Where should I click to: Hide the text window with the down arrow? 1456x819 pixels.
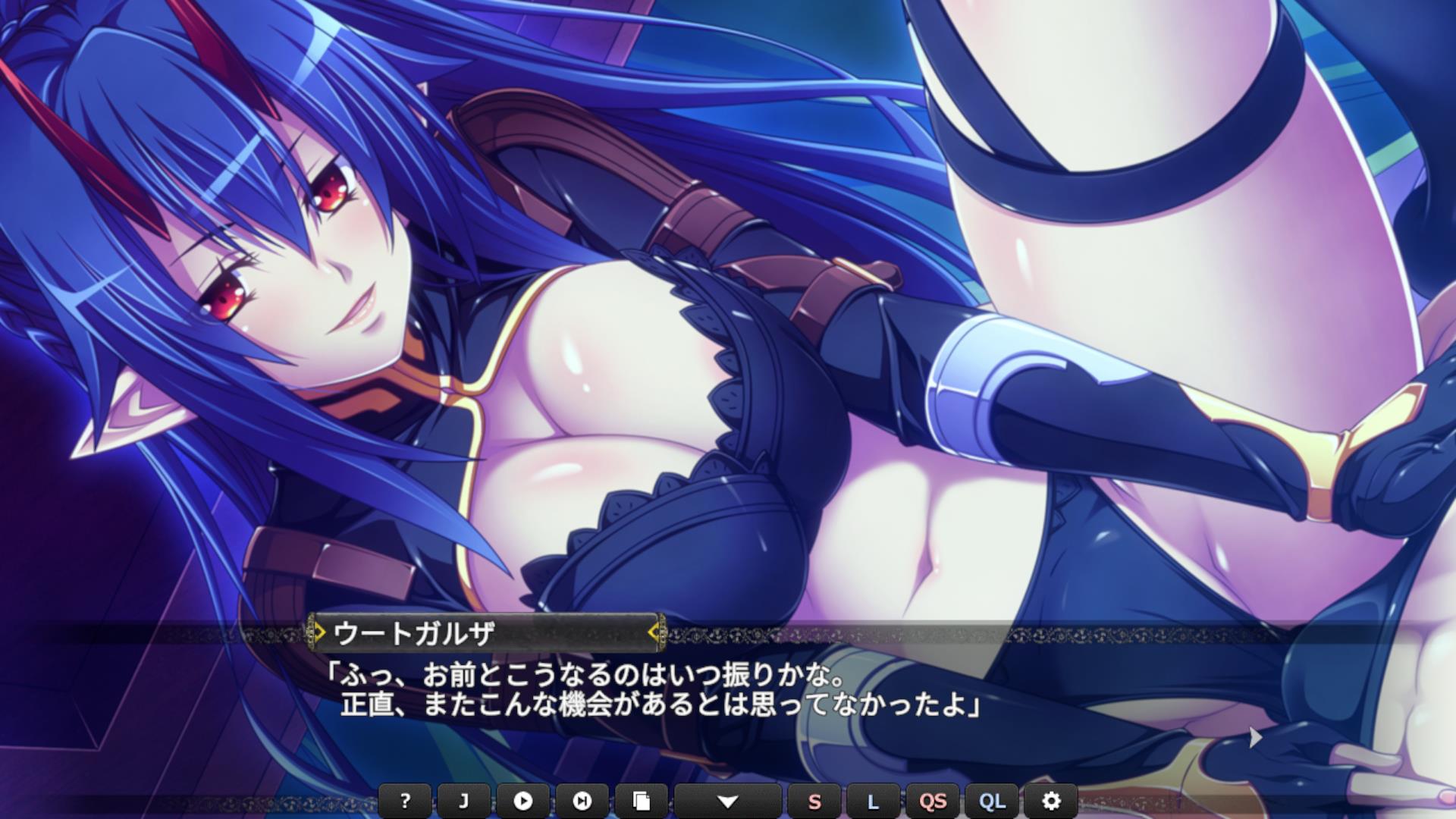pos(727,801)
